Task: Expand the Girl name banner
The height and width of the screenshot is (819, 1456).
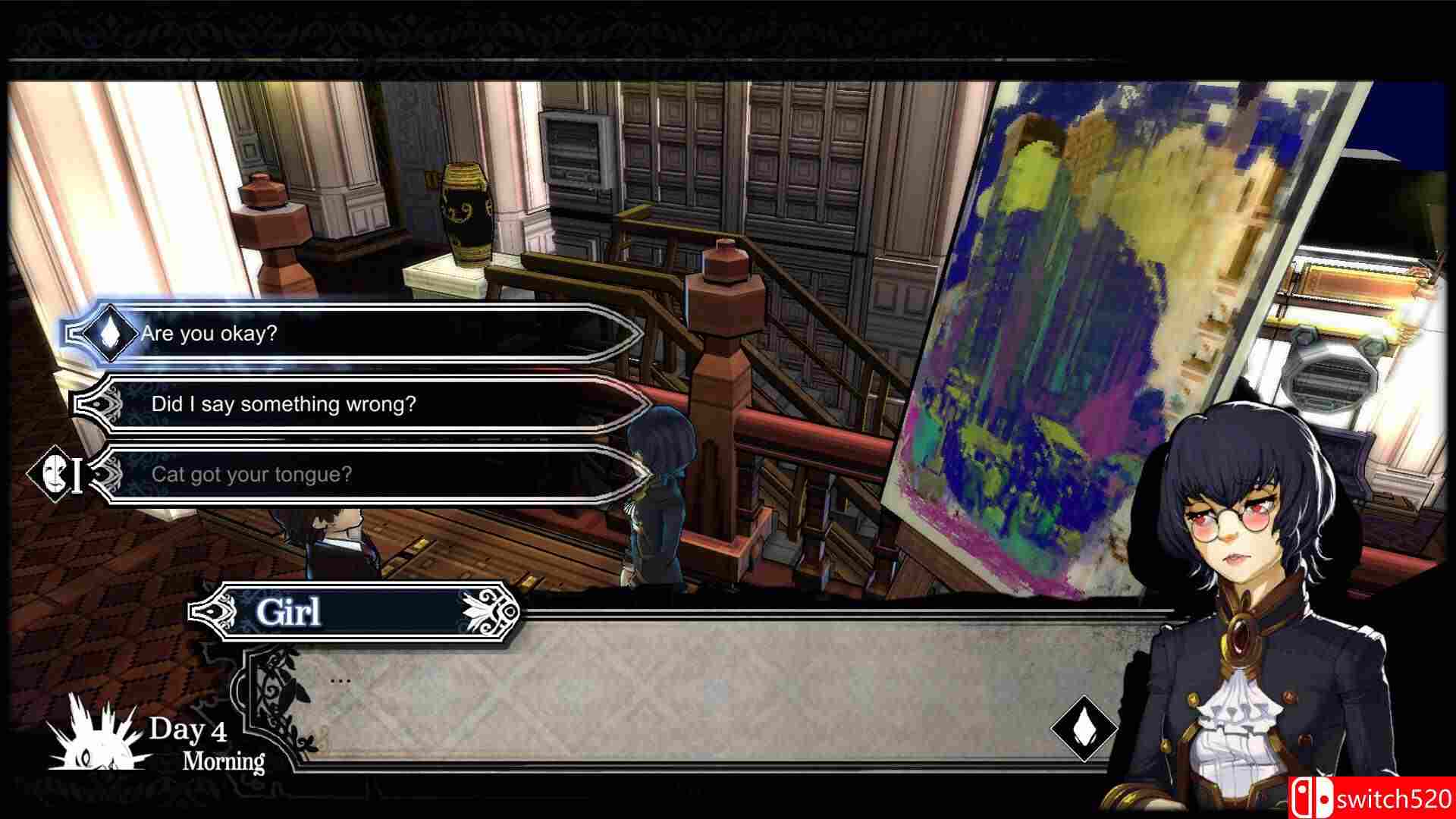Action: click(356, 611)
